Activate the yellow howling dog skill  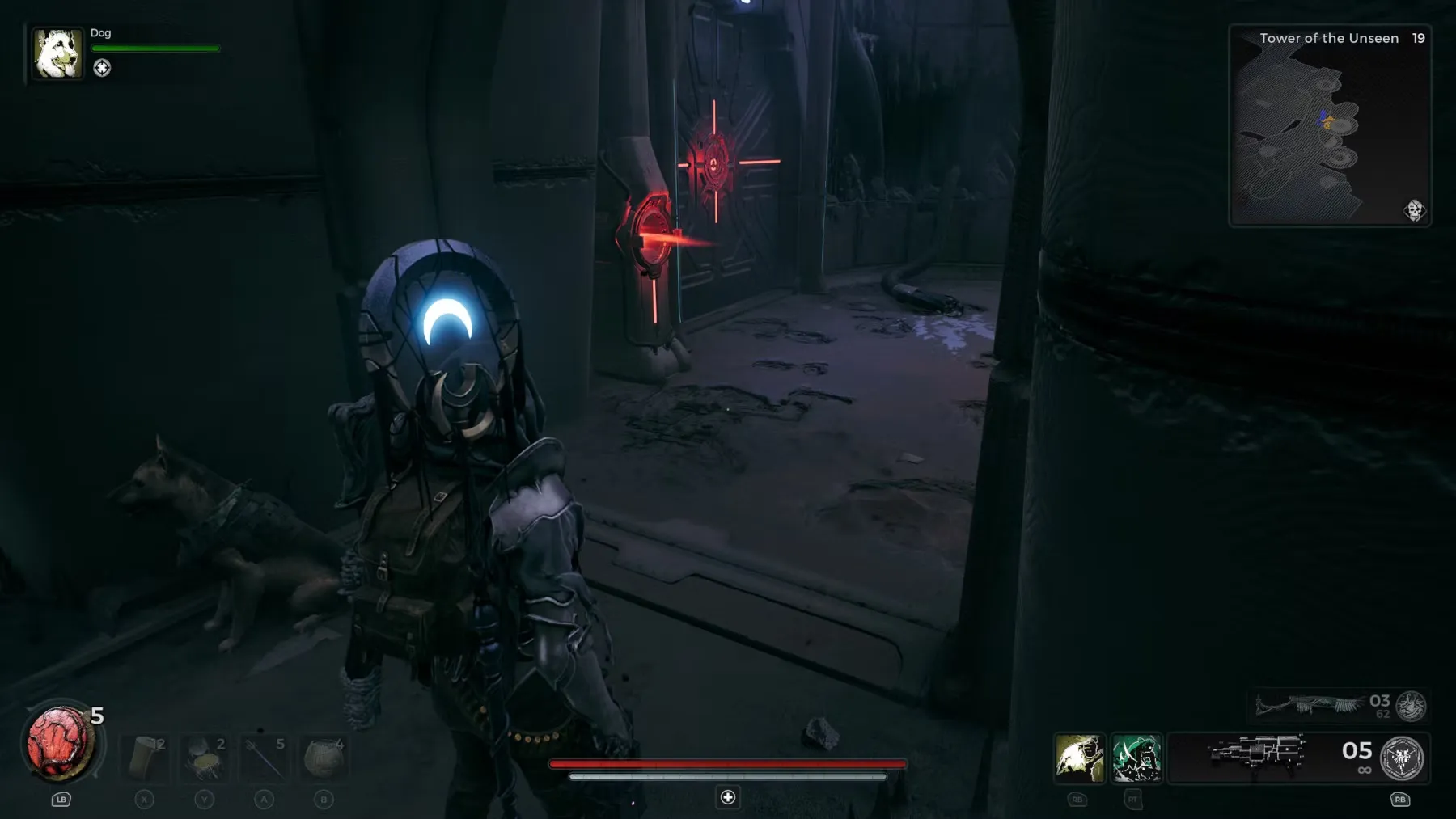pos(1079,758)
